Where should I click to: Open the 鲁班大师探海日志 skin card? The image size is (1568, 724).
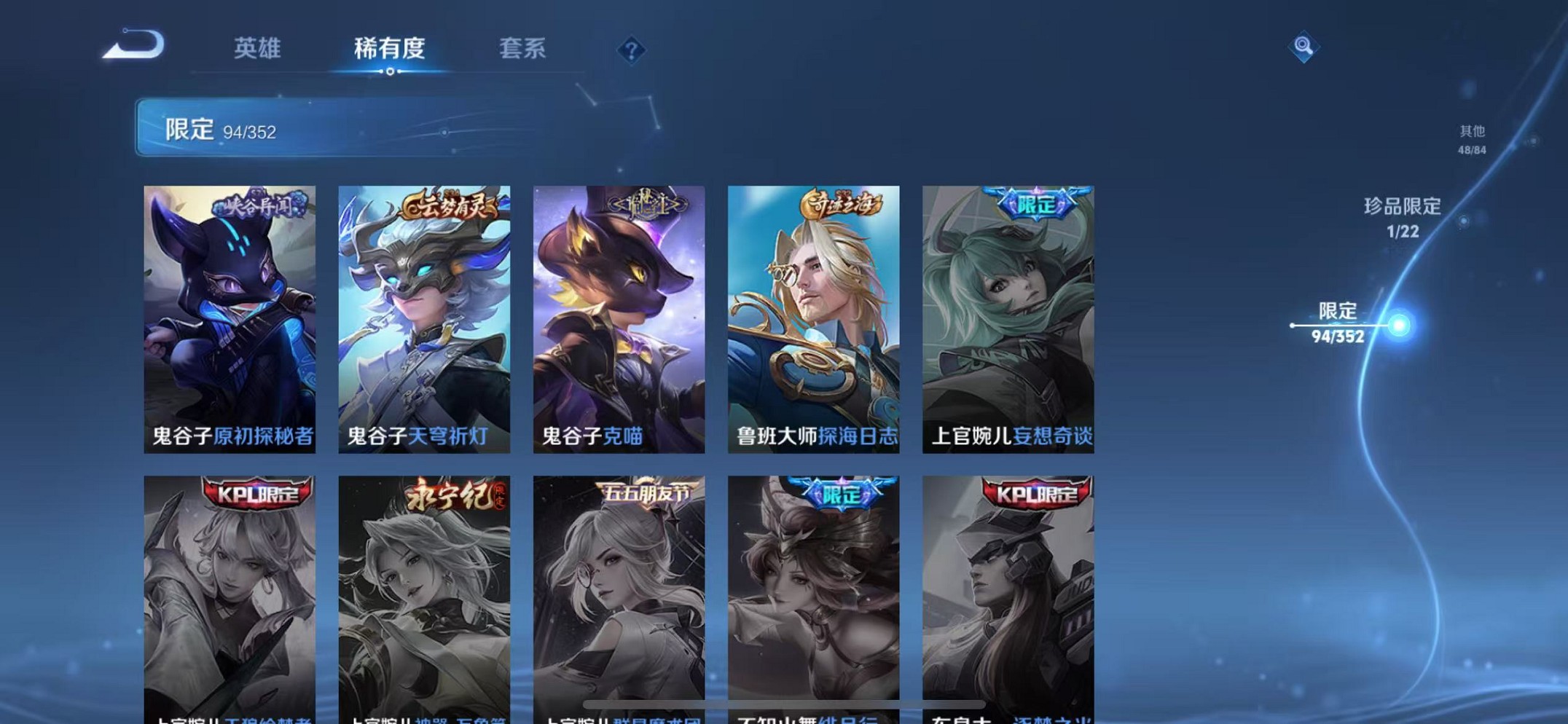click(812, 313)
